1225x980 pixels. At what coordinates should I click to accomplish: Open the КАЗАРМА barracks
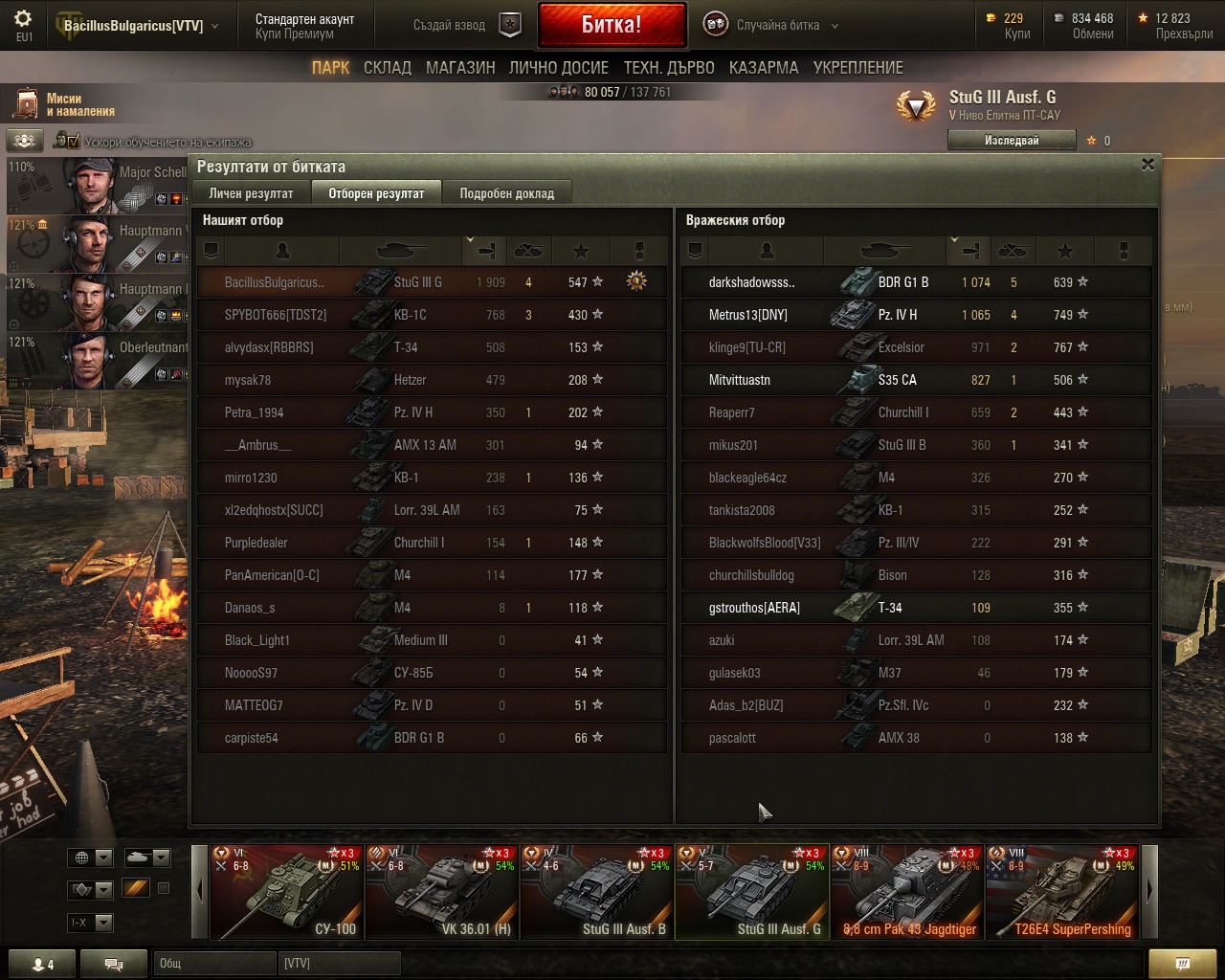pyautogui.click(x=763, y=68)
